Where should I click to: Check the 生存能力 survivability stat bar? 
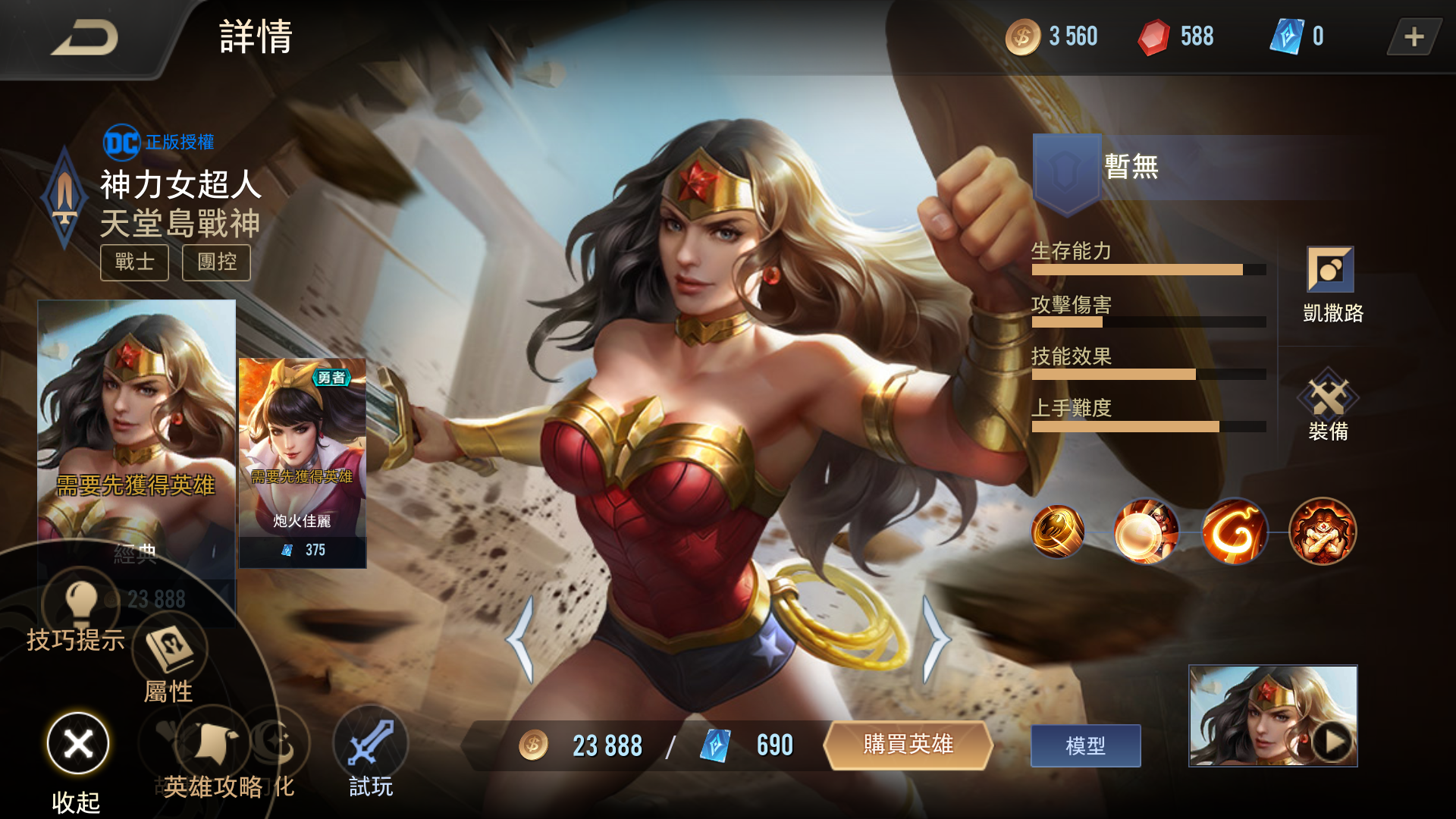coord(1145,268)
